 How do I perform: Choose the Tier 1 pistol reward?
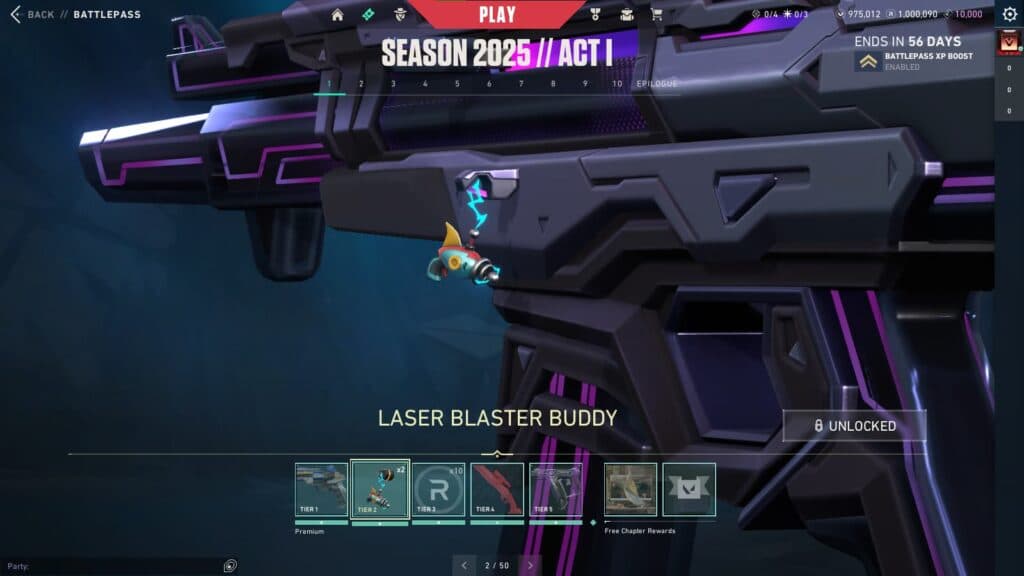(321, 490)
